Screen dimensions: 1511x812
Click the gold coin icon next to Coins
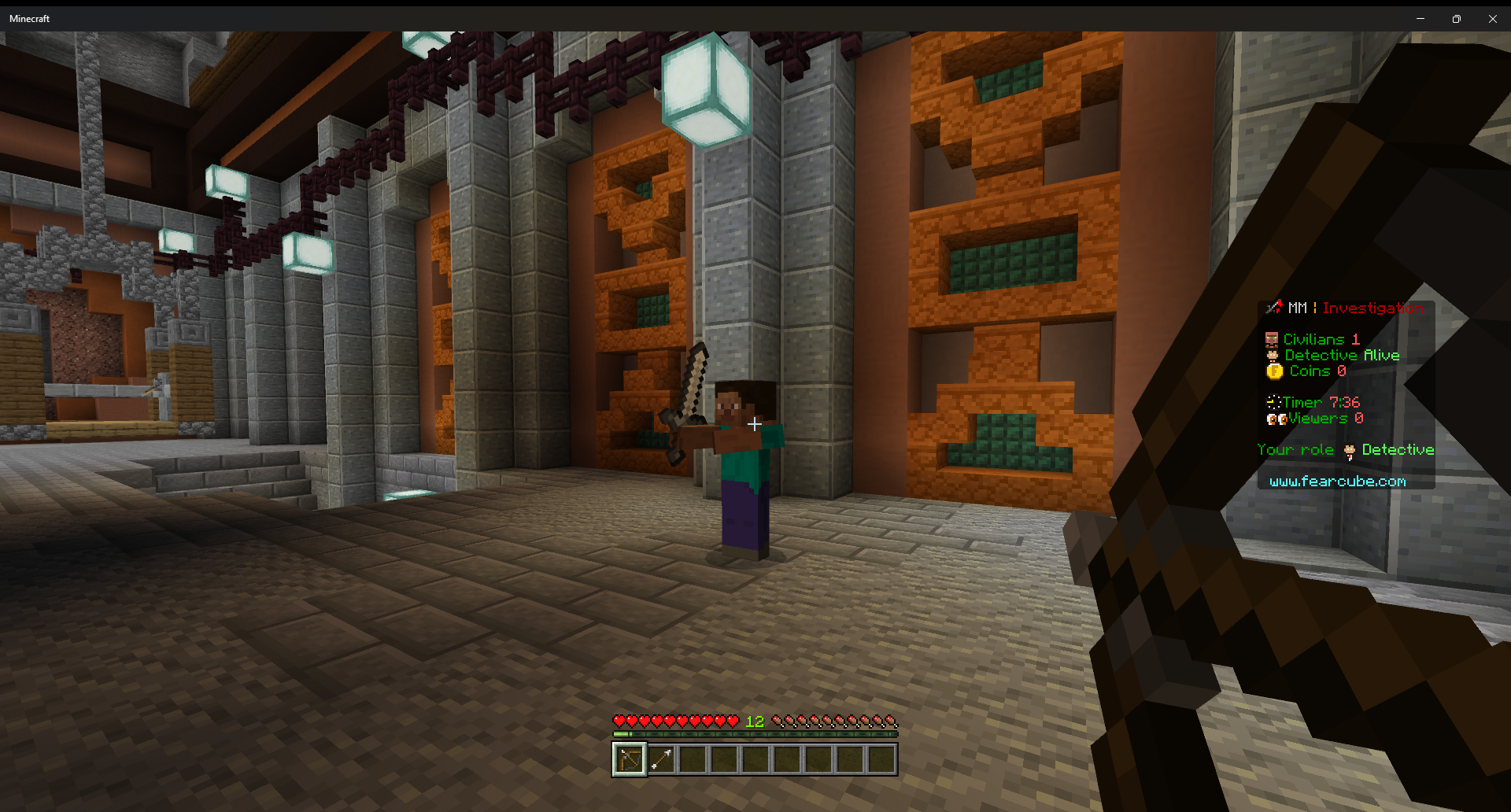point(1273,371)
